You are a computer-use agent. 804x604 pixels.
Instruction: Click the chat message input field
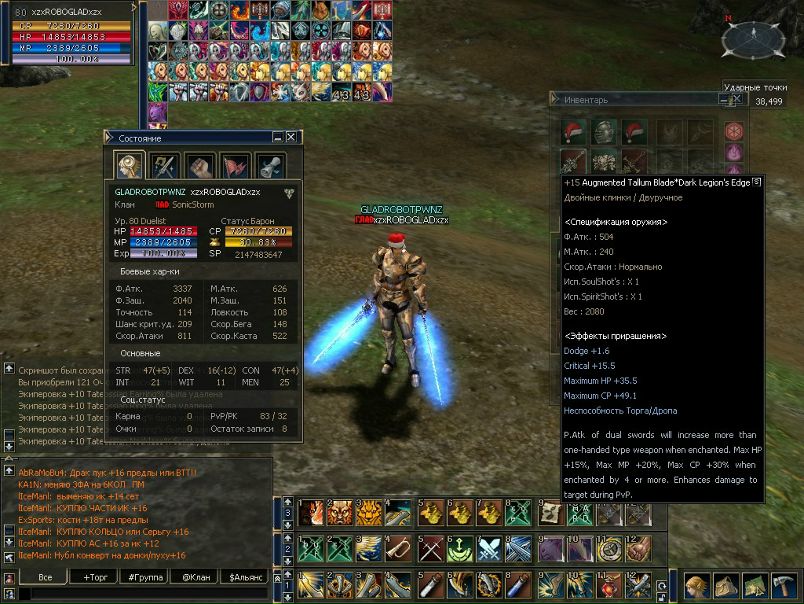pyautogui.click(x=140, y=594)
